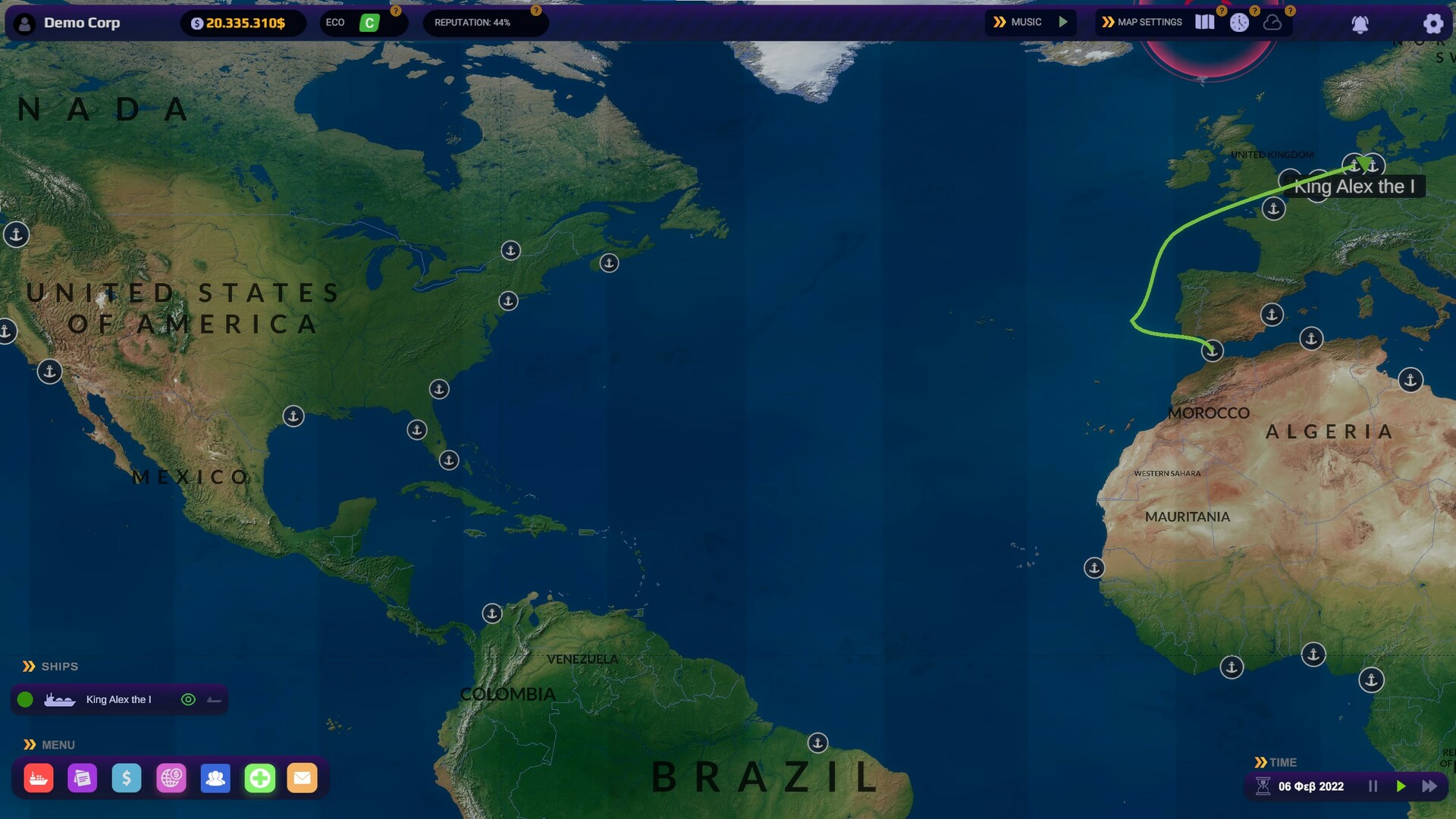Open the staff management icon

215,777
